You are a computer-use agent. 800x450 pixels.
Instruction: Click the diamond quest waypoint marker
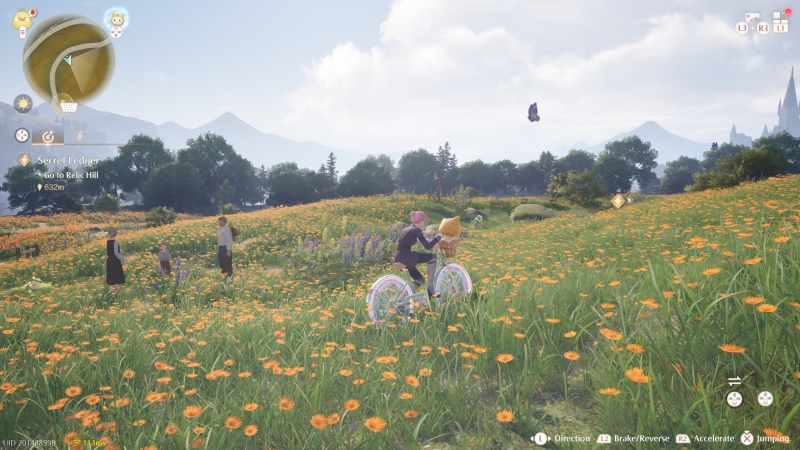pyautogui.click(x=617, y=200)
